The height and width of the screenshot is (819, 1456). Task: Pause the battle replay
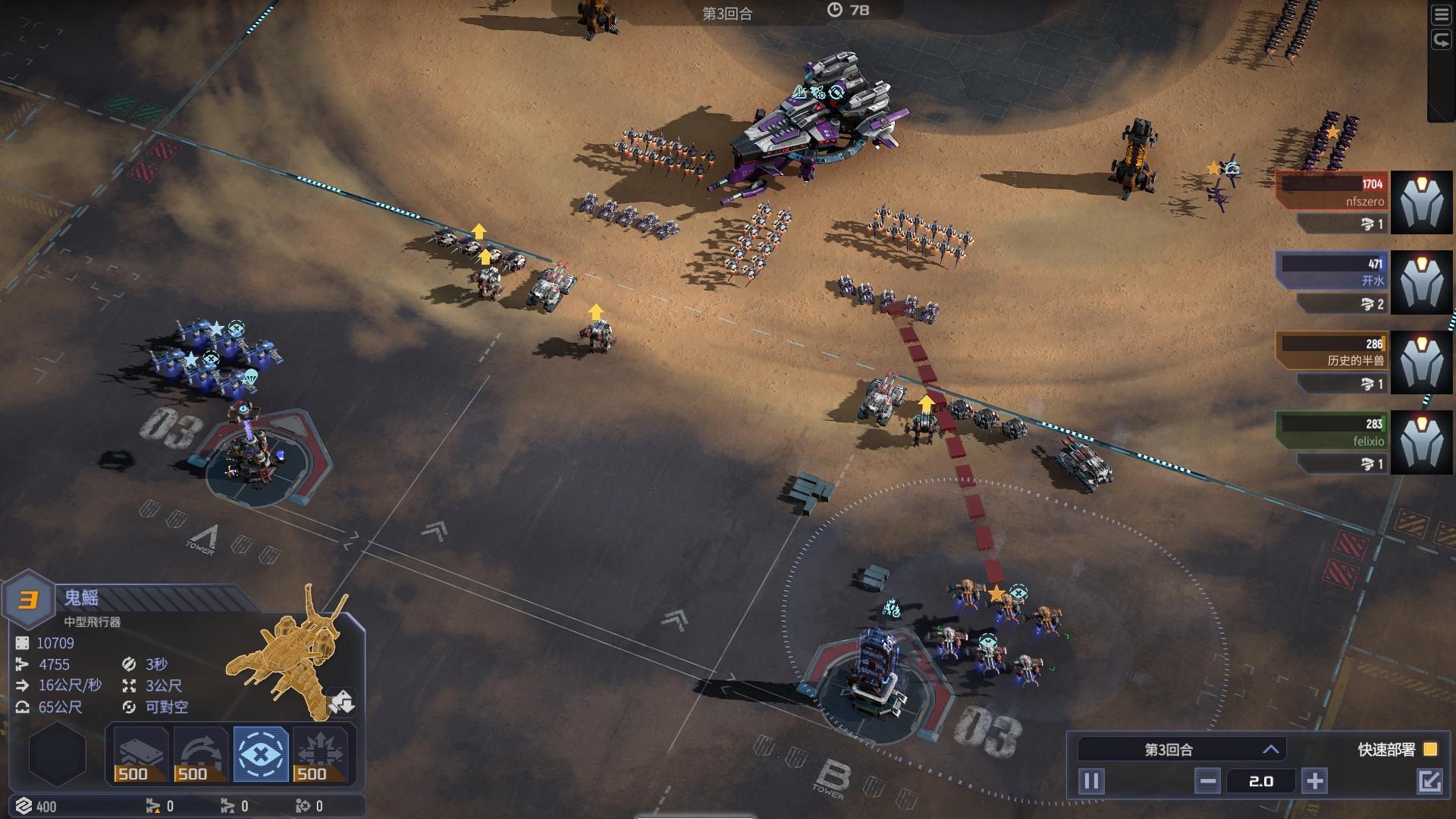(1091, 781)
